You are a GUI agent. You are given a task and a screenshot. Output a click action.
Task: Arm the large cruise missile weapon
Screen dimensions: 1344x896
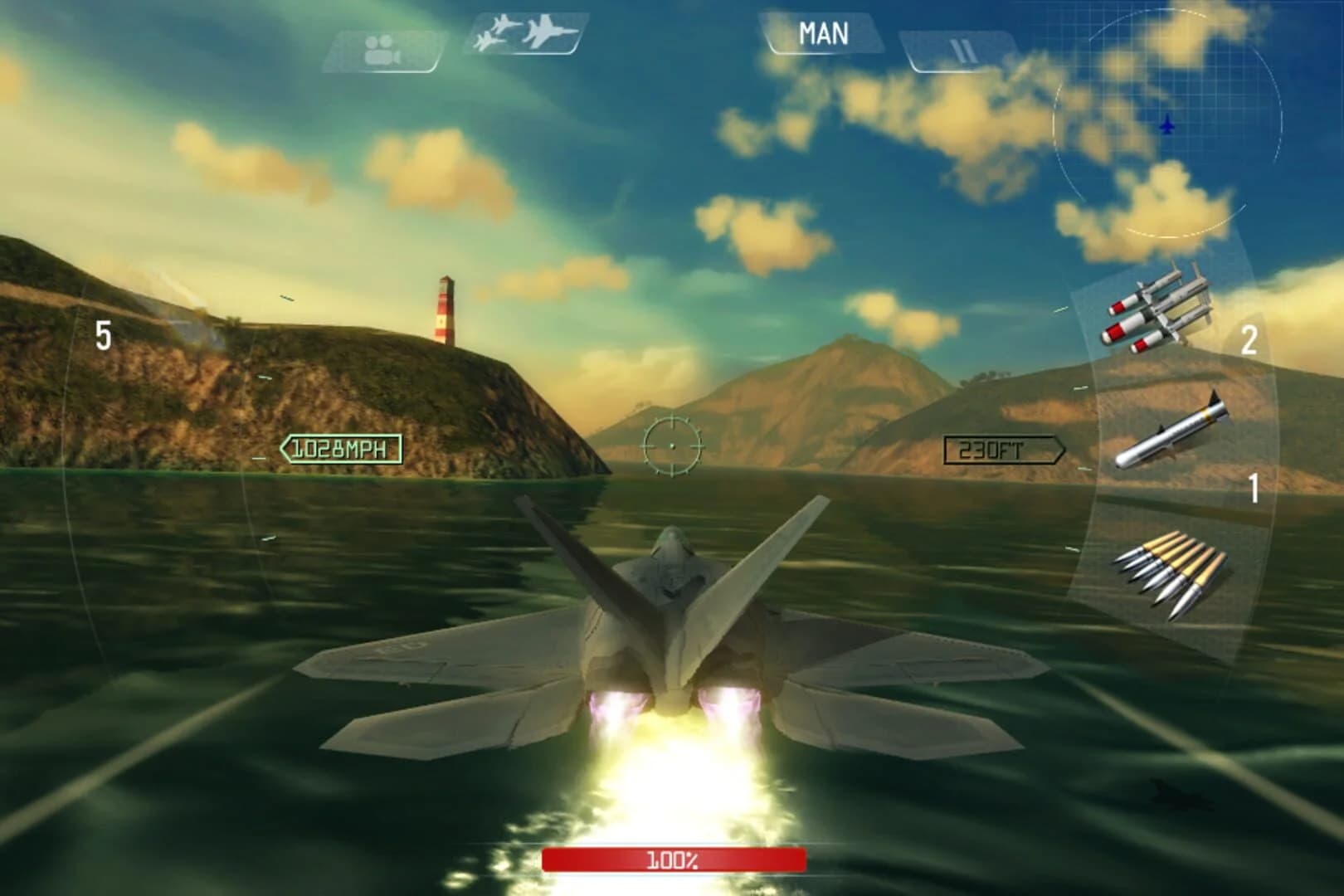point(1170,431)
